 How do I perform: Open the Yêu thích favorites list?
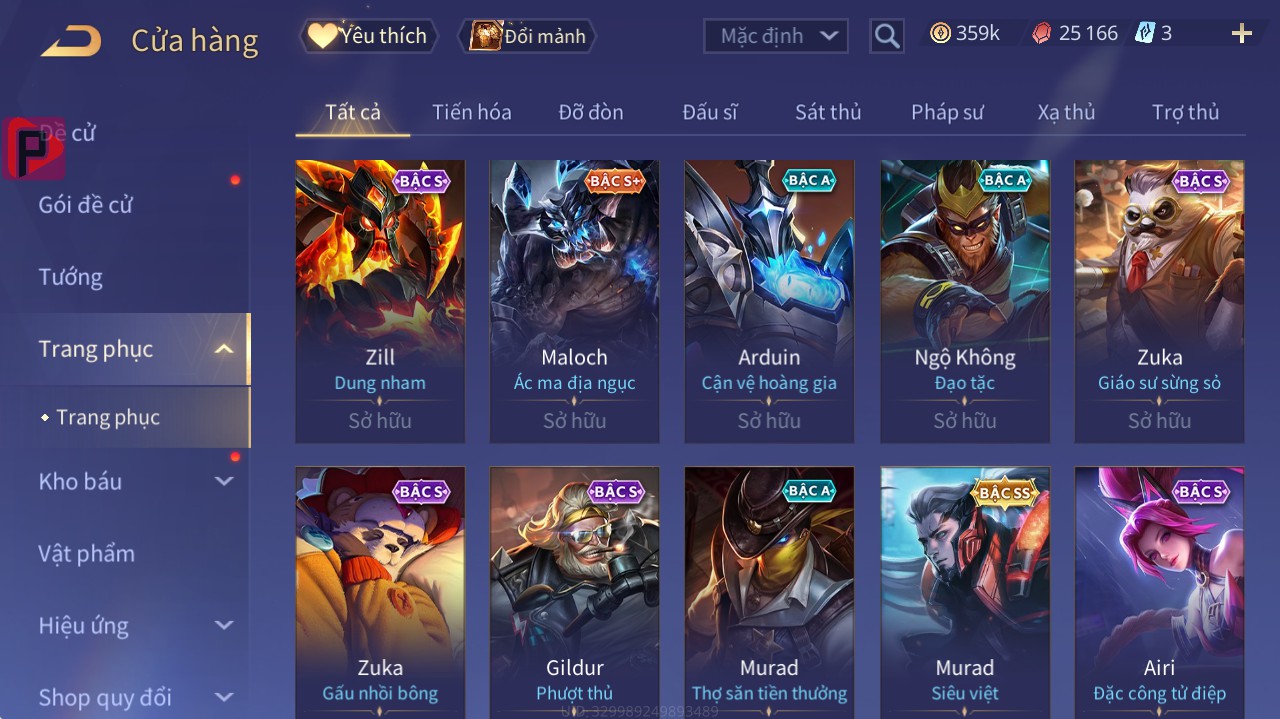[368, 36]
